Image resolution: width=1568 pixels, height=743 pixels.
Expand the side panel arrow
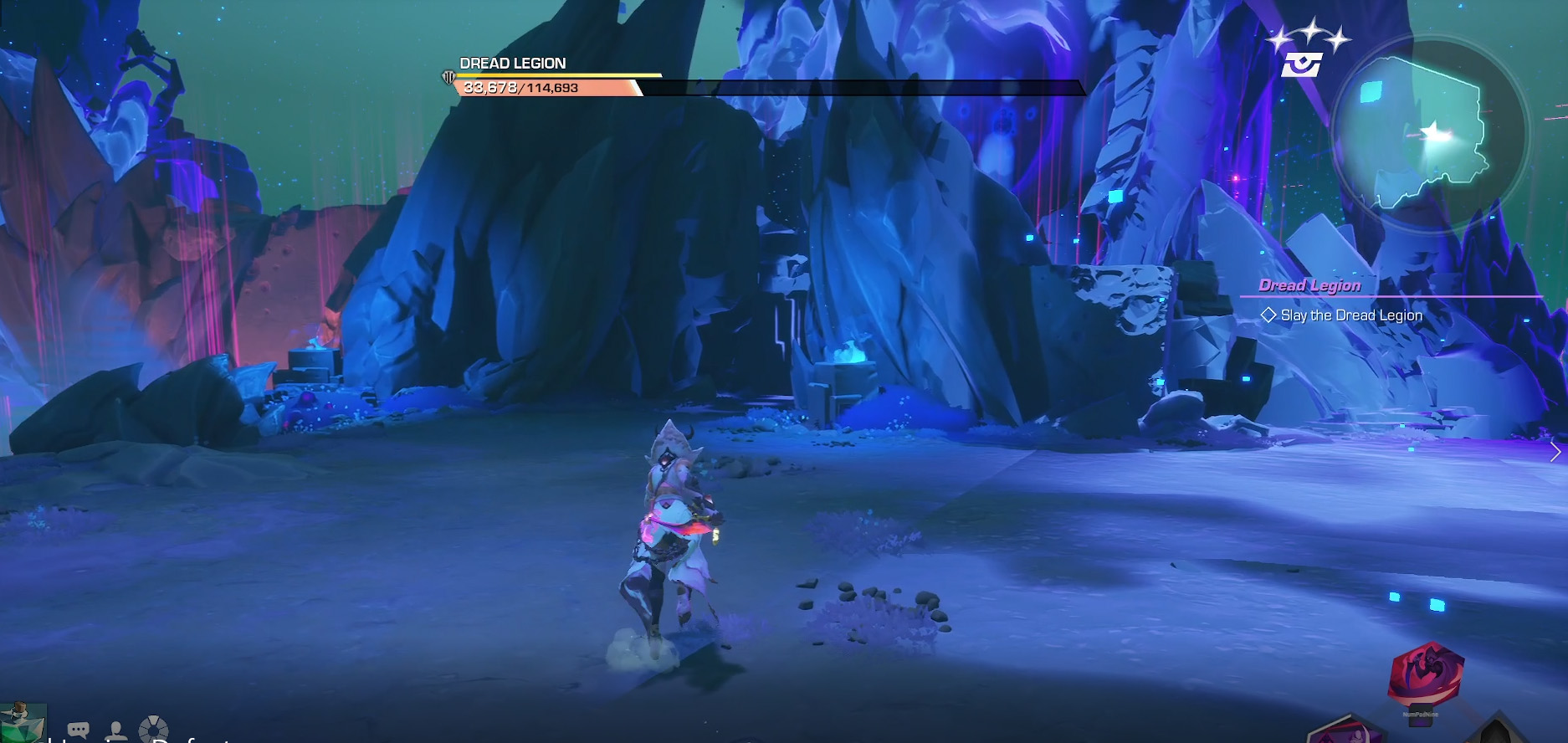click(x=1555, y=452)
